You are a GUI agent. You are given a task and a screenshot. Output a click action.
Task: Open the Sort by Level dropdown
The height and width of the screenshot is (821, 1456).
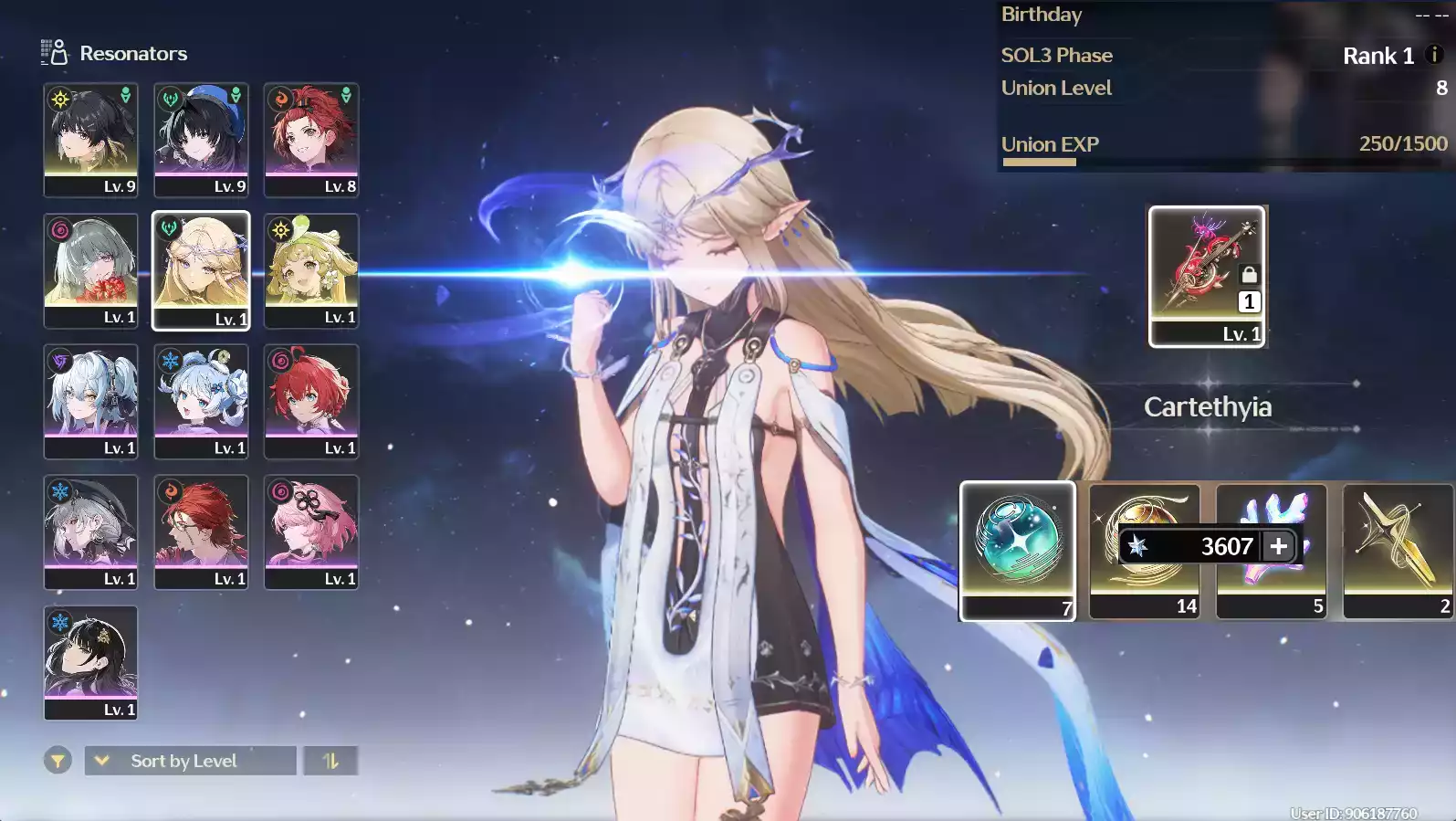click(x=190, y=761)
